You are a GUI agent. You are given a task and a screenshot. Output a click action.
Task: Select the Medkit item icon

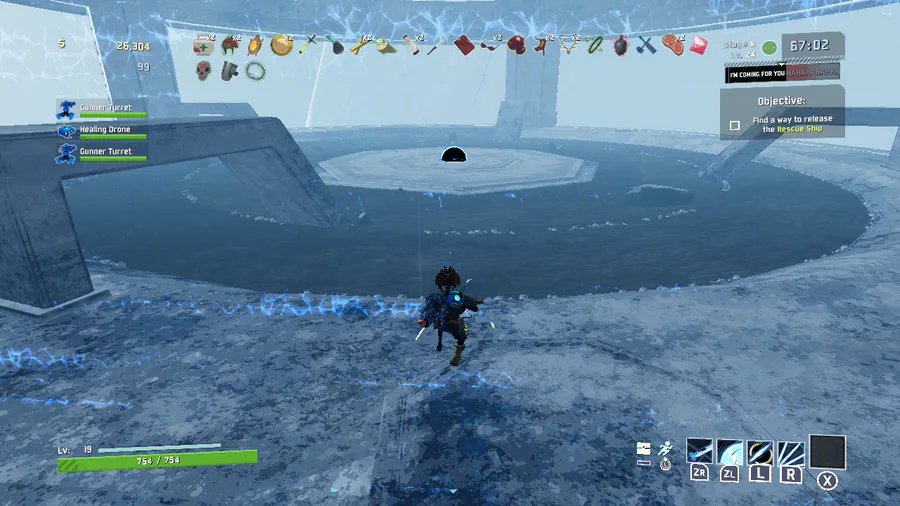point(204,45)
